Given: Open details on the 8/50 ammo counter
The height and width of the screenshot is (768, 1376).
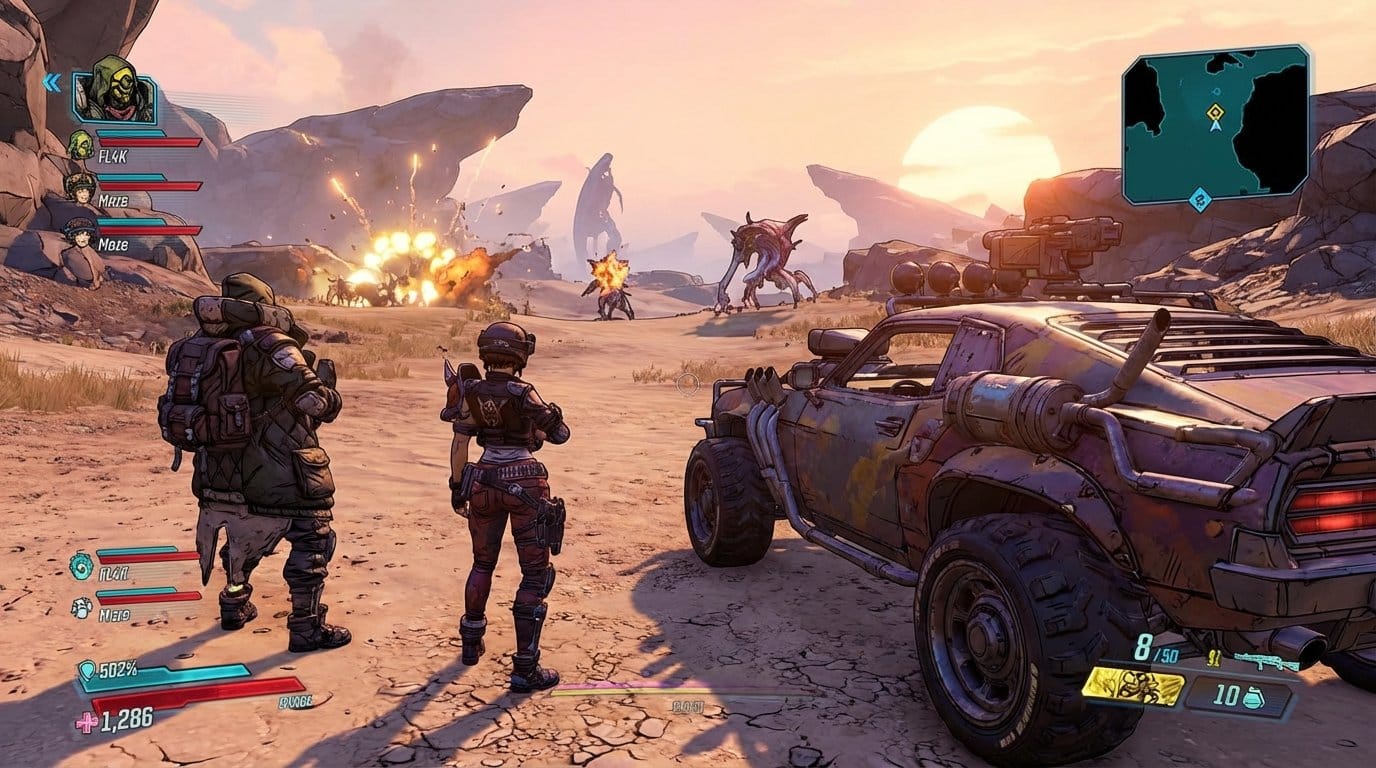Looking at the screenshot, I should pos(1154,648).
